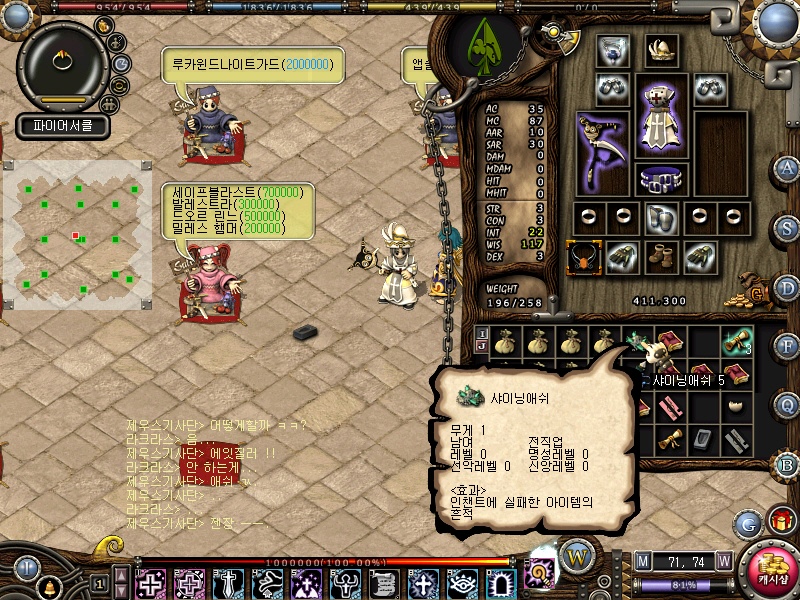Click the round A shortcut button
Image resolution: width=800 pixels, height=600 pixels.
click(787, 167)
